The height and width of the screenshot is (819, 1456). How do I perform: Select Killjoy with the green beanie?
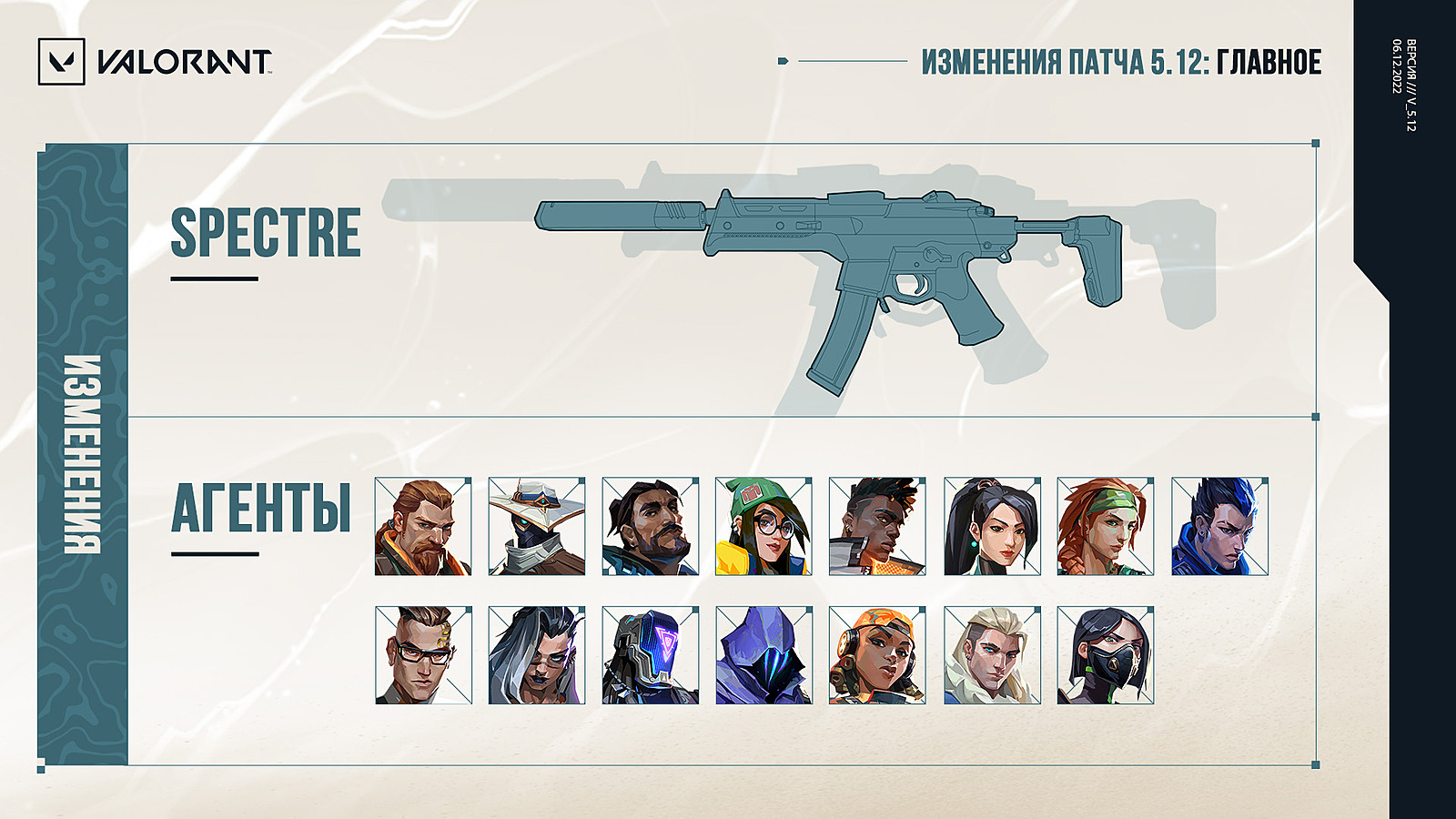(763, 526)
